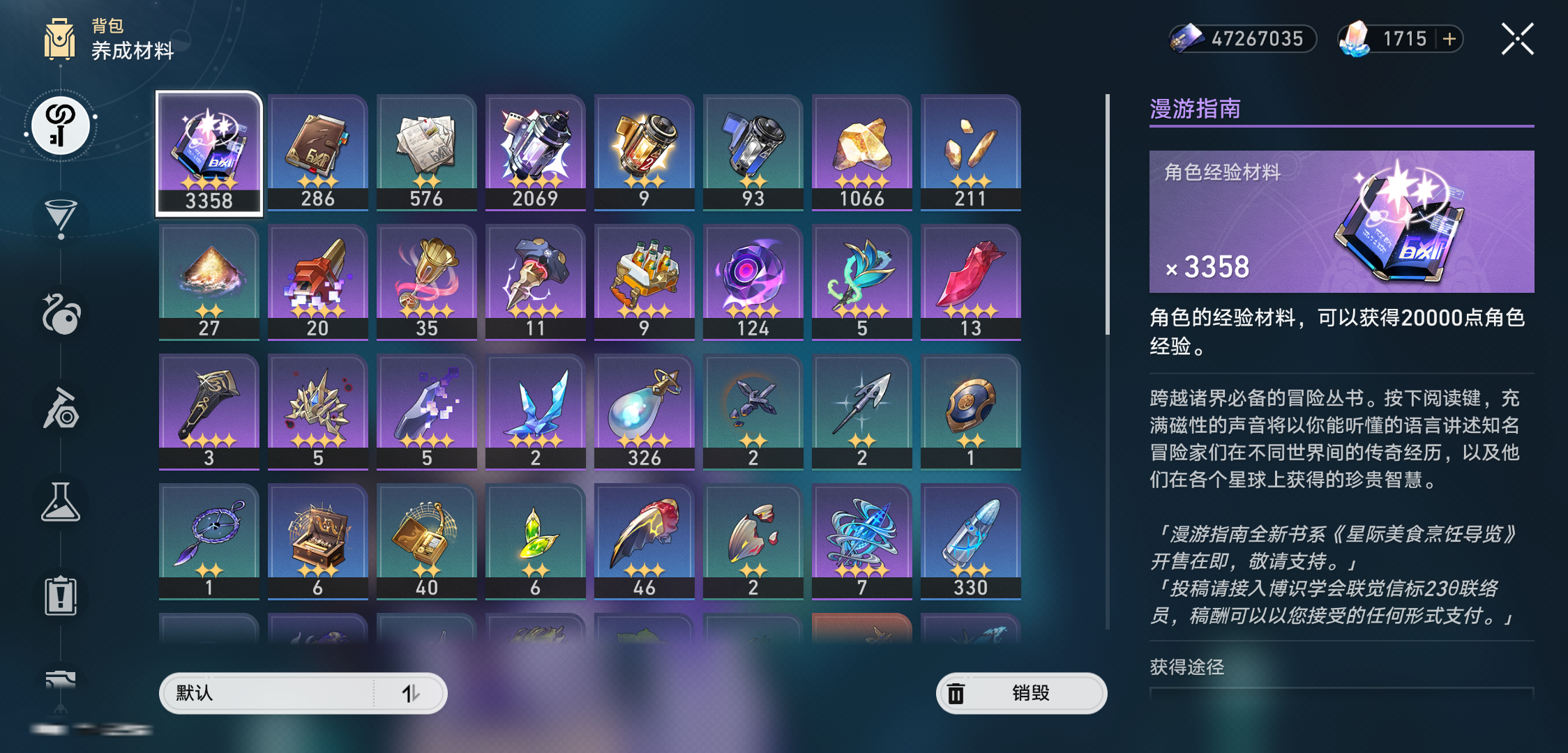Select the golden music box with 40
This screenshot has width=1568, height=753.
(427, 541)
